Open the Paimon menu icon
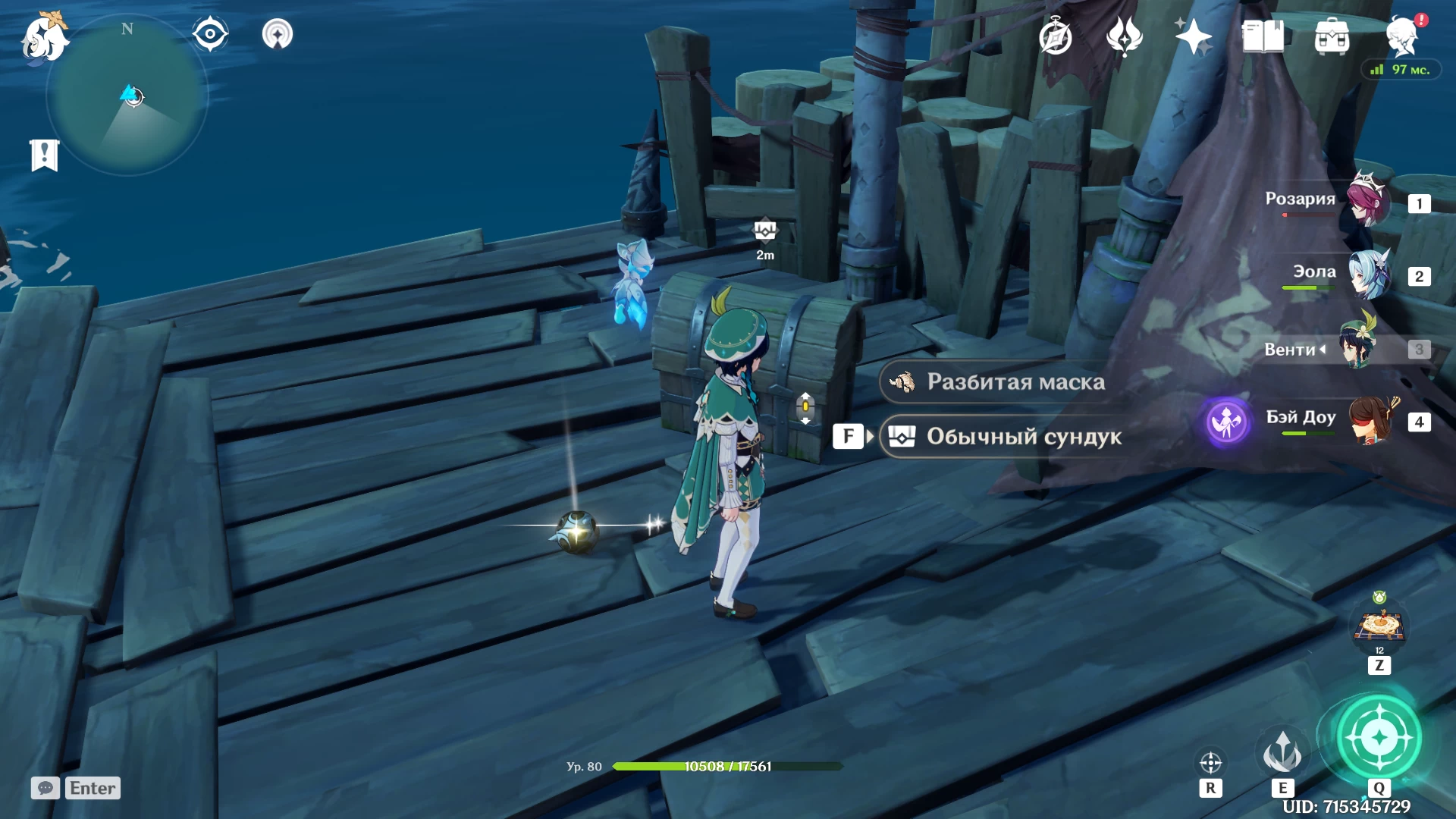Viewport: 1456px width, 819px height. click(x=44, y=38)
